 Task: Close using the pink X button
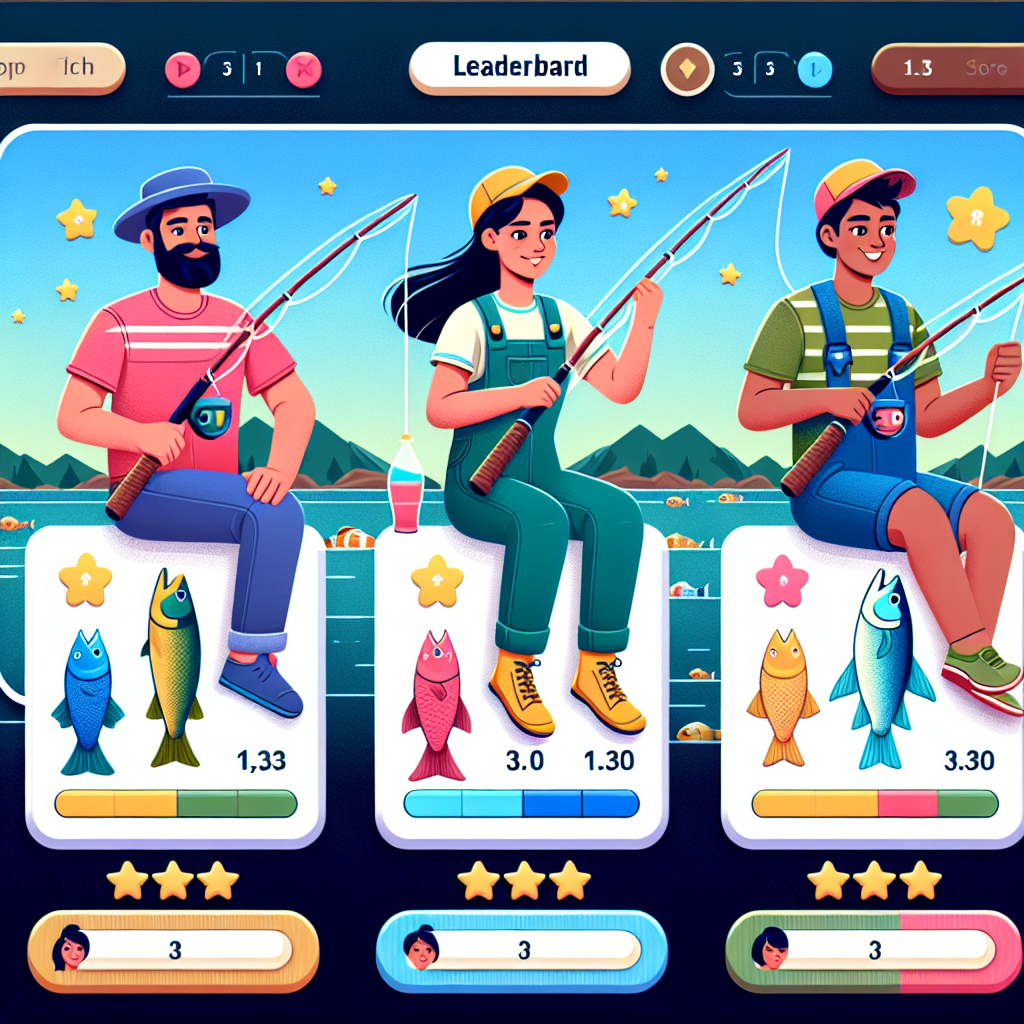tap(301, 70)
